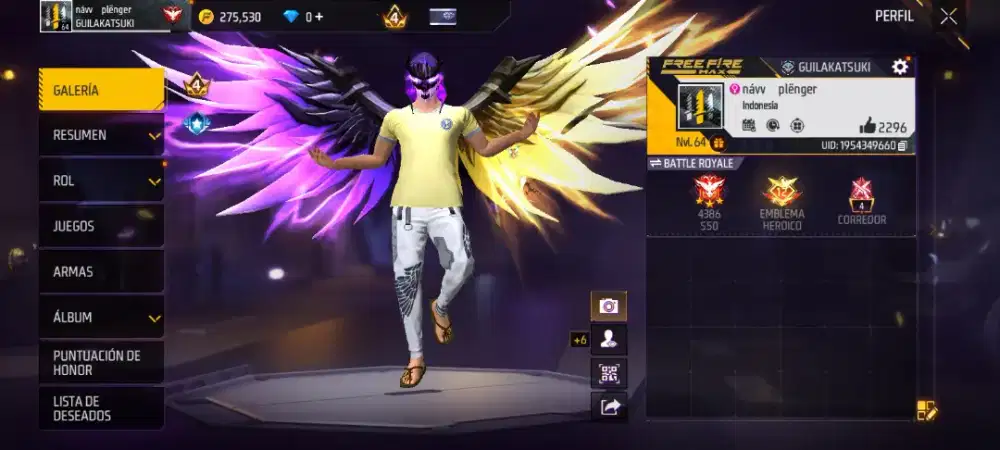Activate the camera photo button
The image size is (1000, 450).
click(608, 306)
